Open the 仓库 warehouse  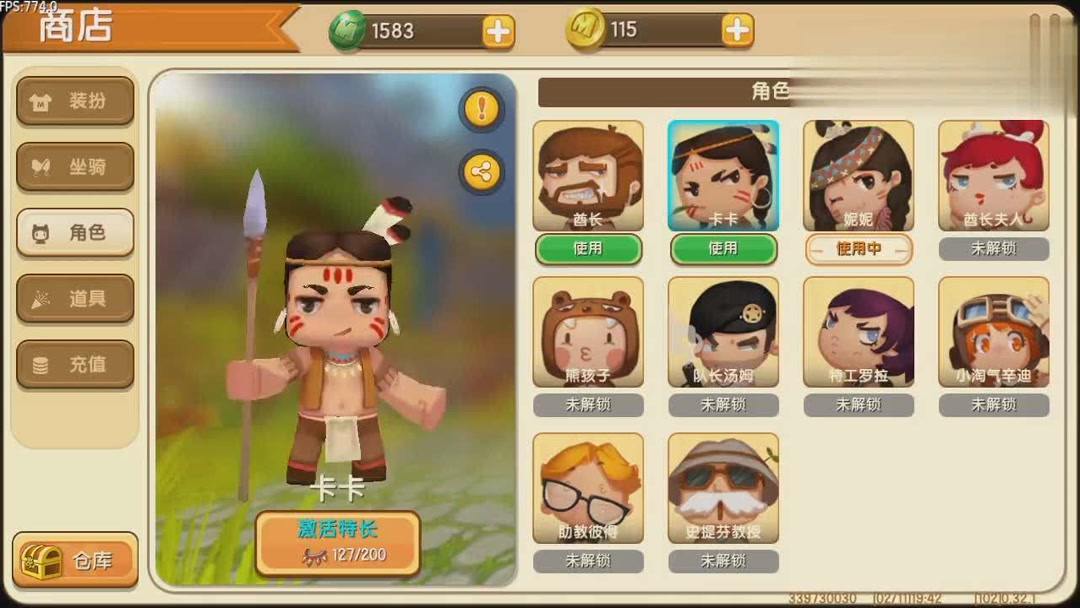coord(76,560)
